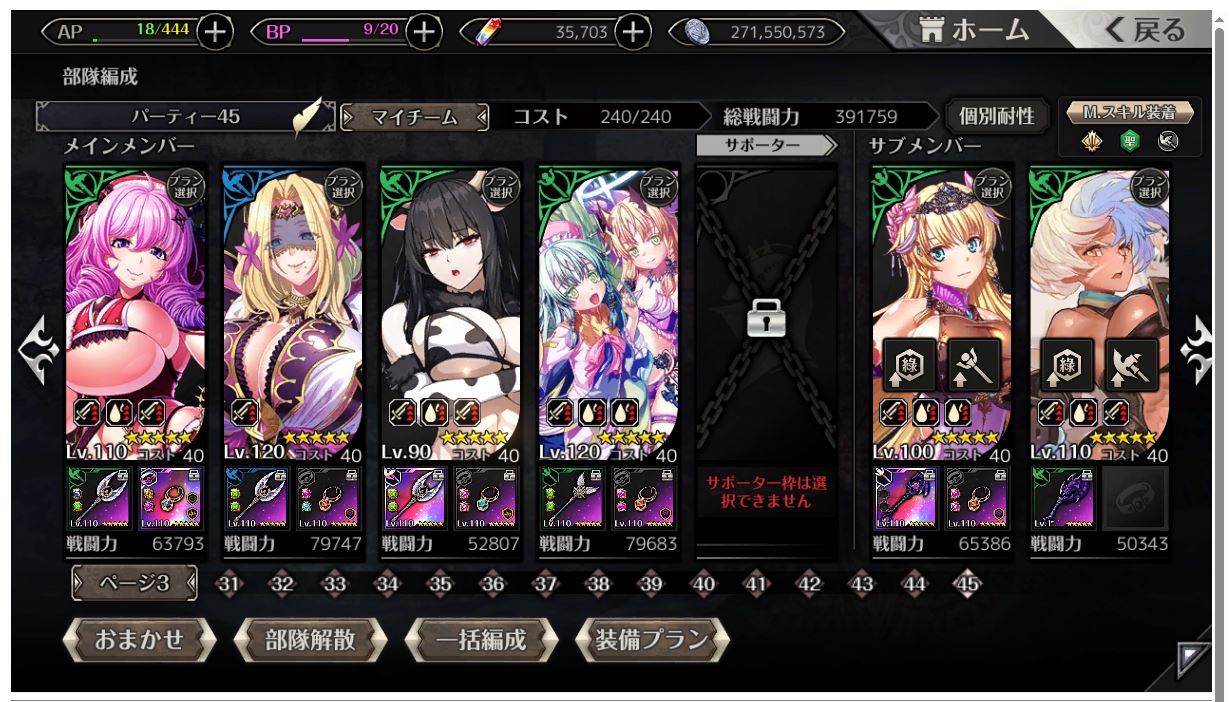Add AP with the plus button
The height and width of the screenshot is (702, 1230).
click(x=215, y=32)
